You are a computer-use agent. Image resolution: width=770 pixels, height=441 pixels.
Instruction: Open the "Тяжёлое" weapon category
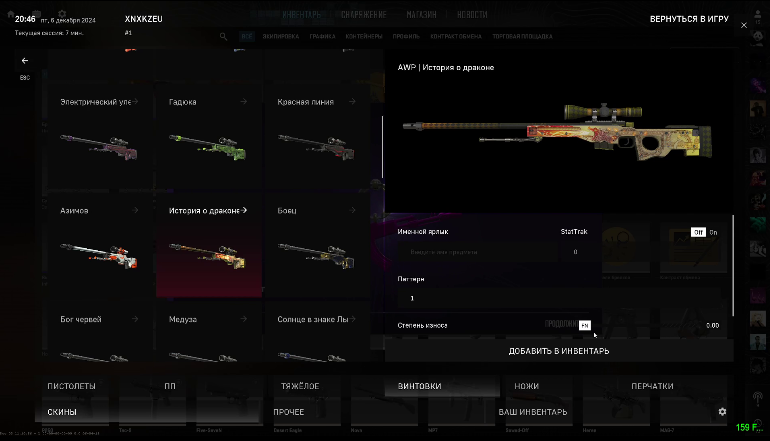pyautogui.click(x=299, y=386)
